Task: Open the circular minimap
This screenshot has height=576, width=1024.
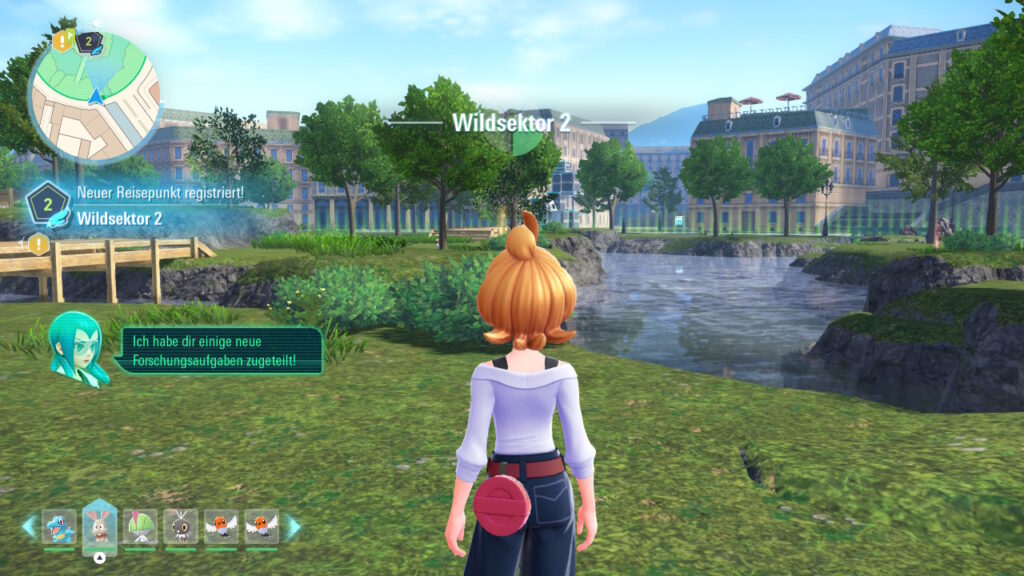Action: coord(95,97)
